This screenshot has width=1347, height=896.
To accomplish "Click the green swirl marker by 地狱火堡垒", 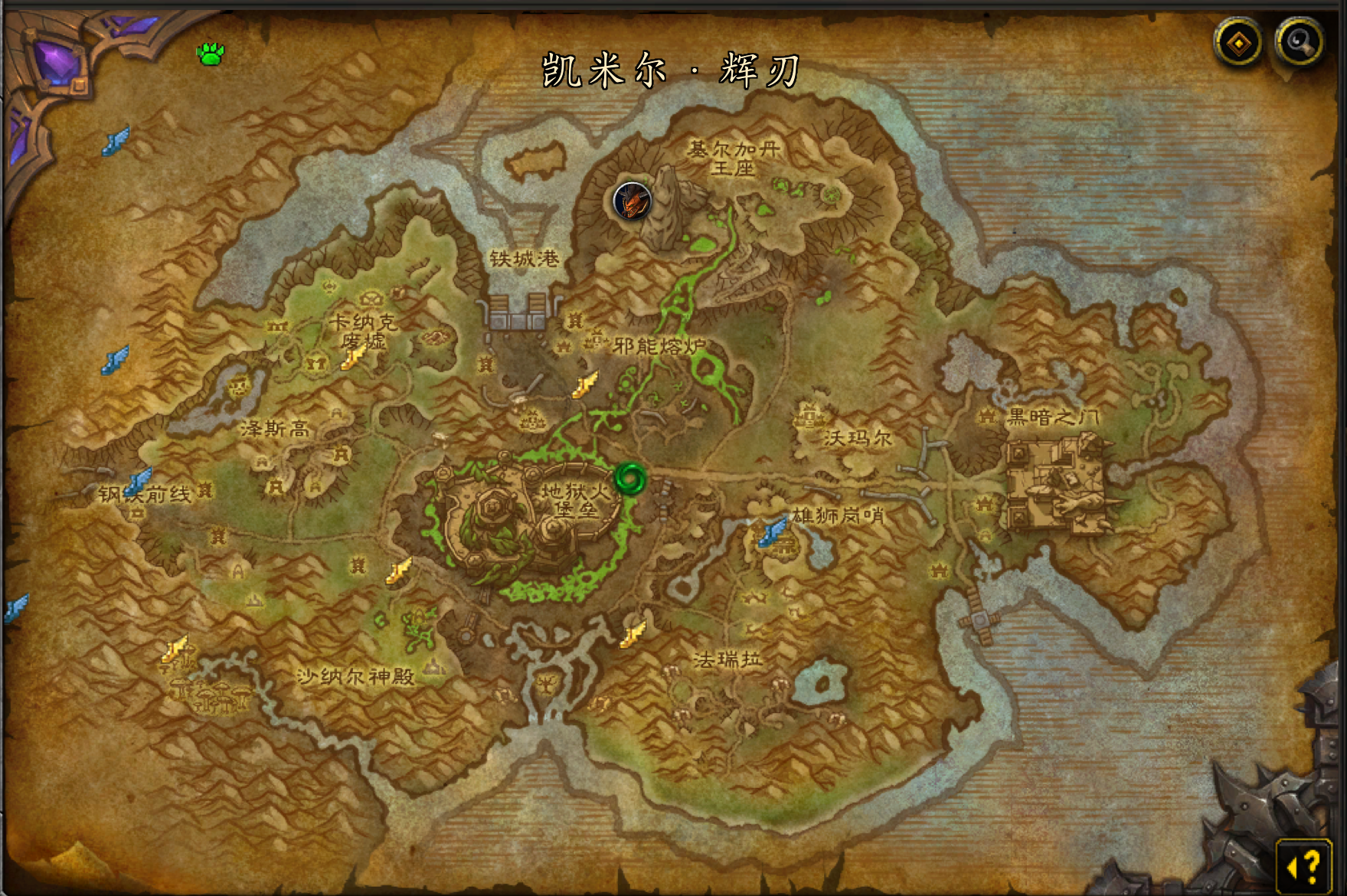I will pyautogui.click(x=630, y=479).
